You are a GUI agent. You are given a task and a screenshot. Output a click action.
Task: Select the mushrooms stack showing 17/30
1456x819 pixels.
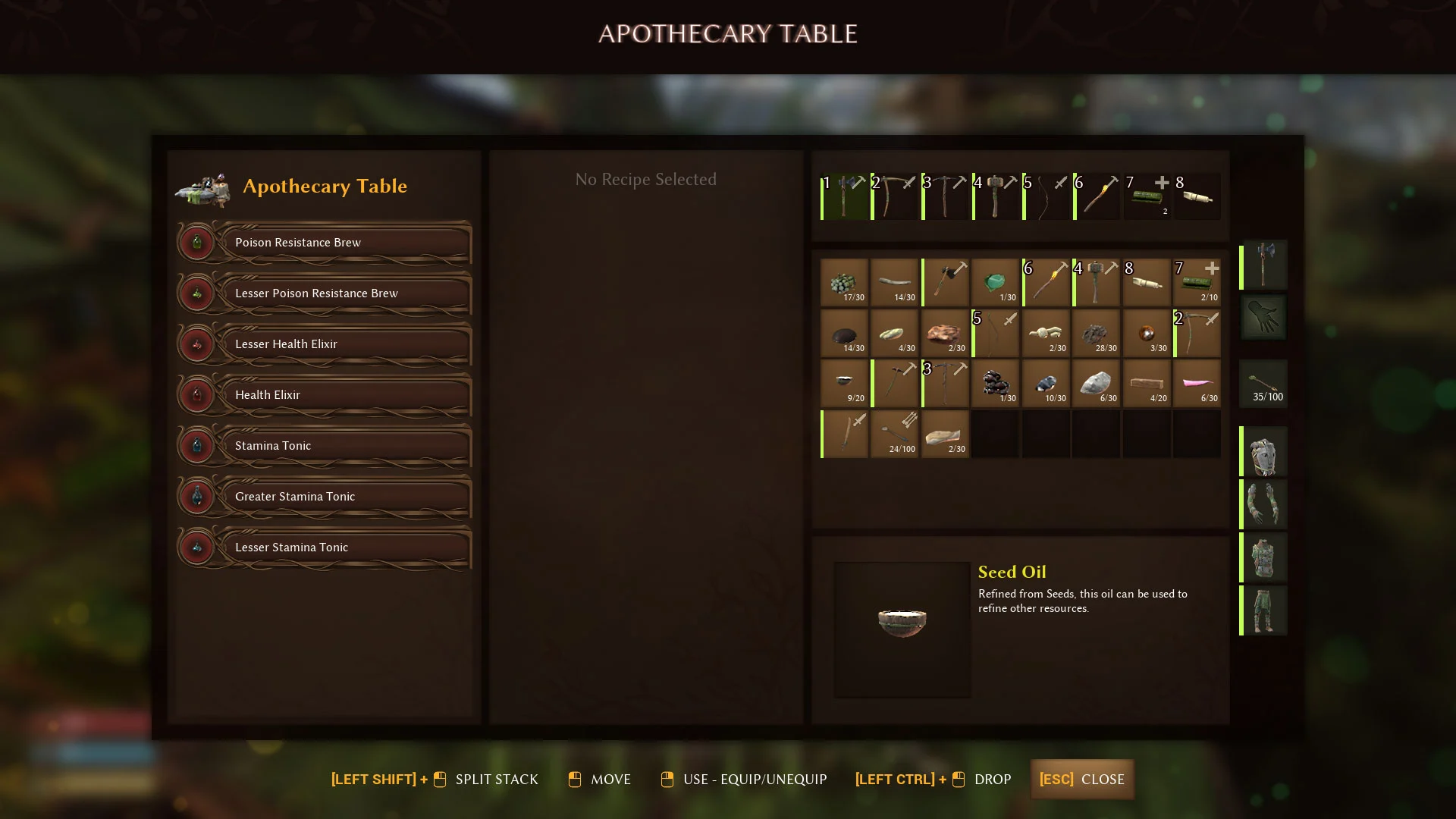point(844,282)
